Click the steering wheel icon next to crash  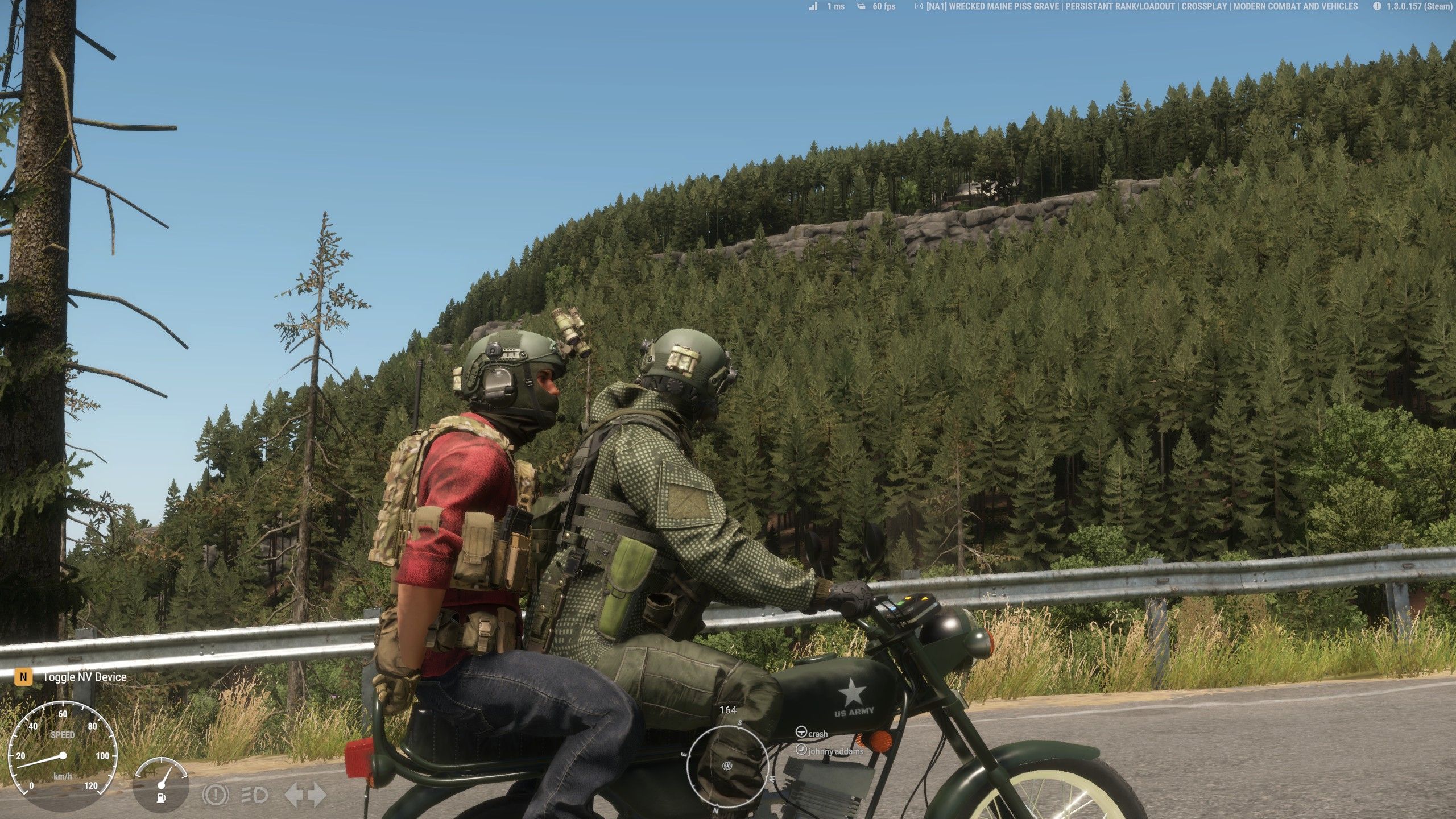pos(801,733)
